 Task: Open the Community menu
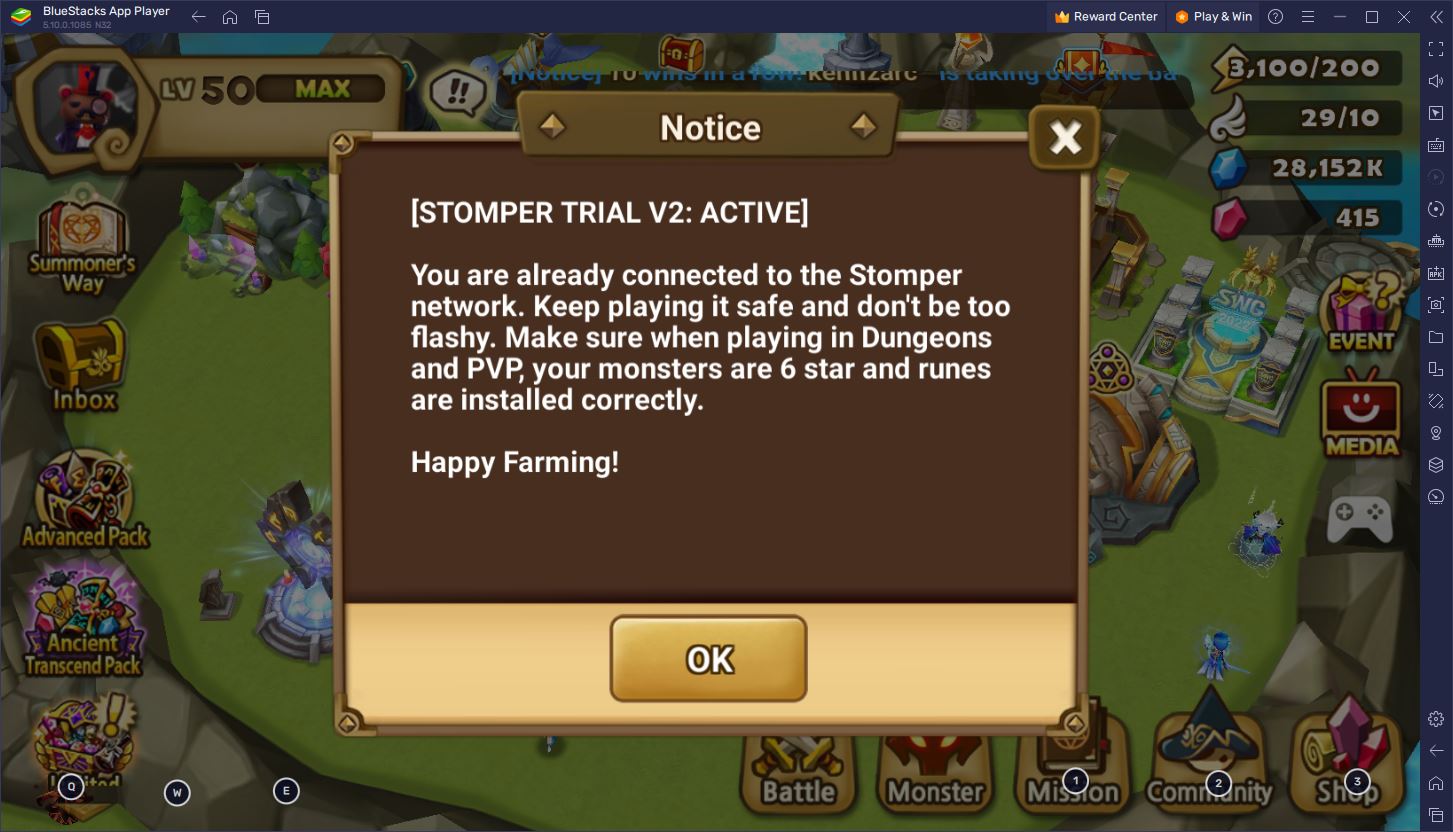point(1209,770)
